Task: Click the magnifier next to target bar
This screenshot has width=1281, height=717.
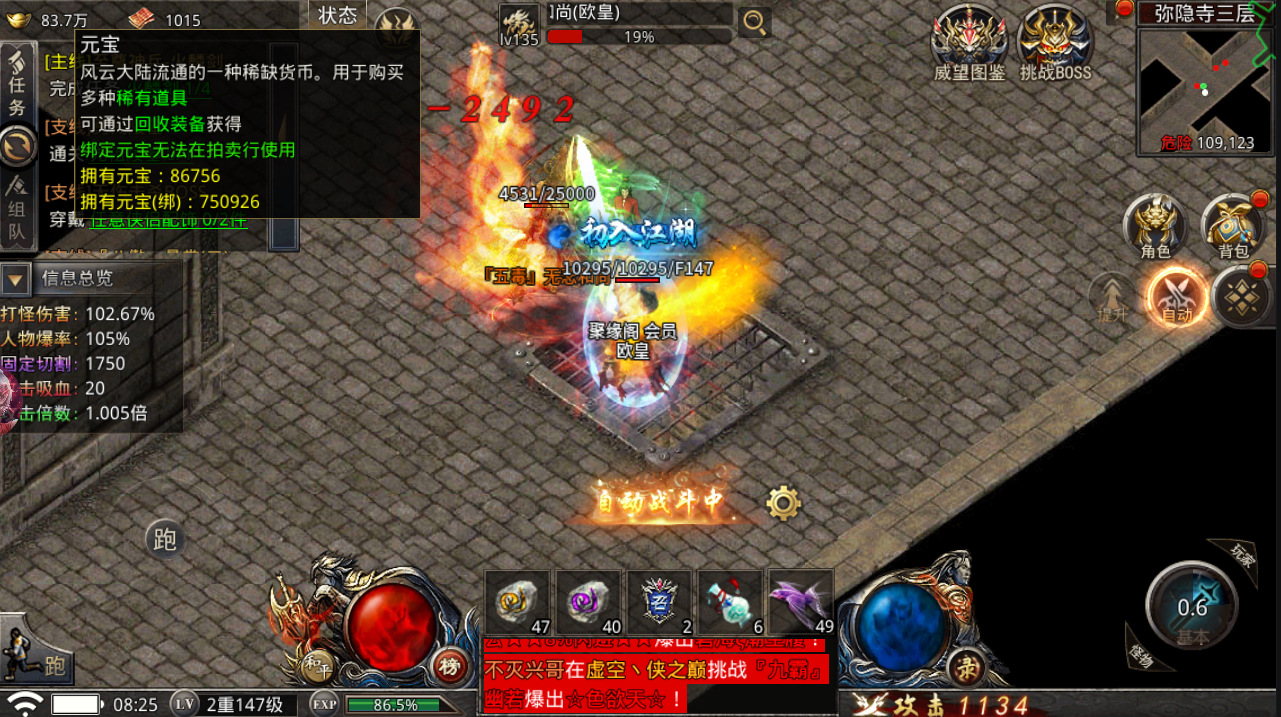Action: pos(754,22)
